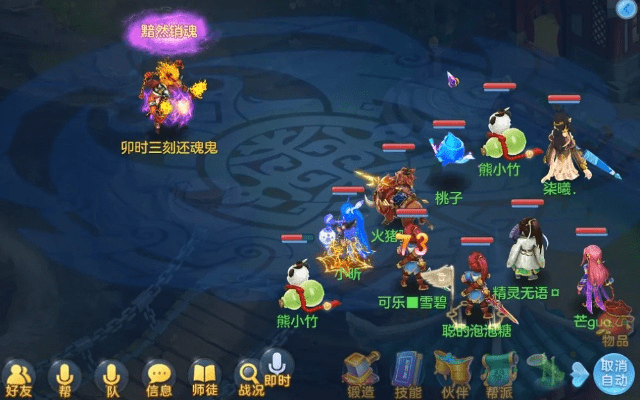Cancel auto-battle with 取消自动

612,374
